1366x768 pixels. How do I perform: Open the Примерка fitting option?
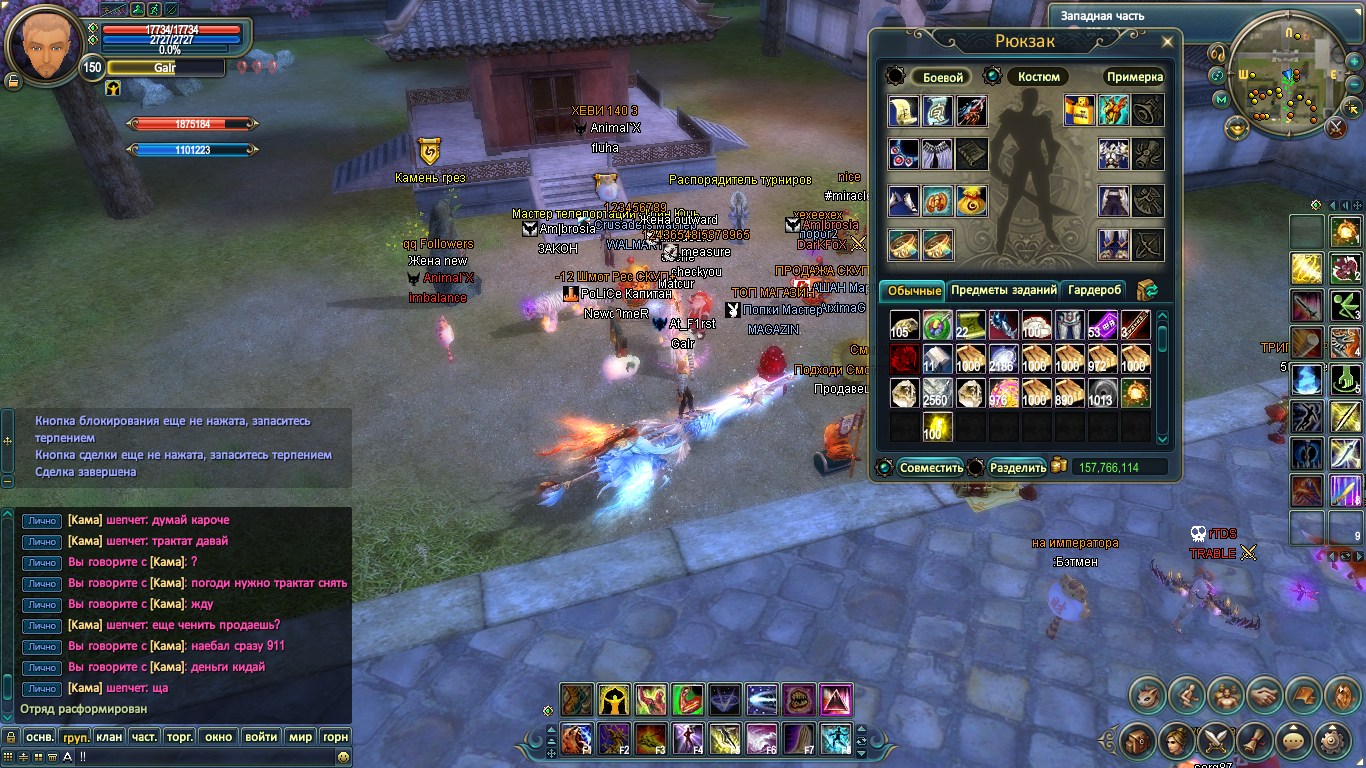1134,77
